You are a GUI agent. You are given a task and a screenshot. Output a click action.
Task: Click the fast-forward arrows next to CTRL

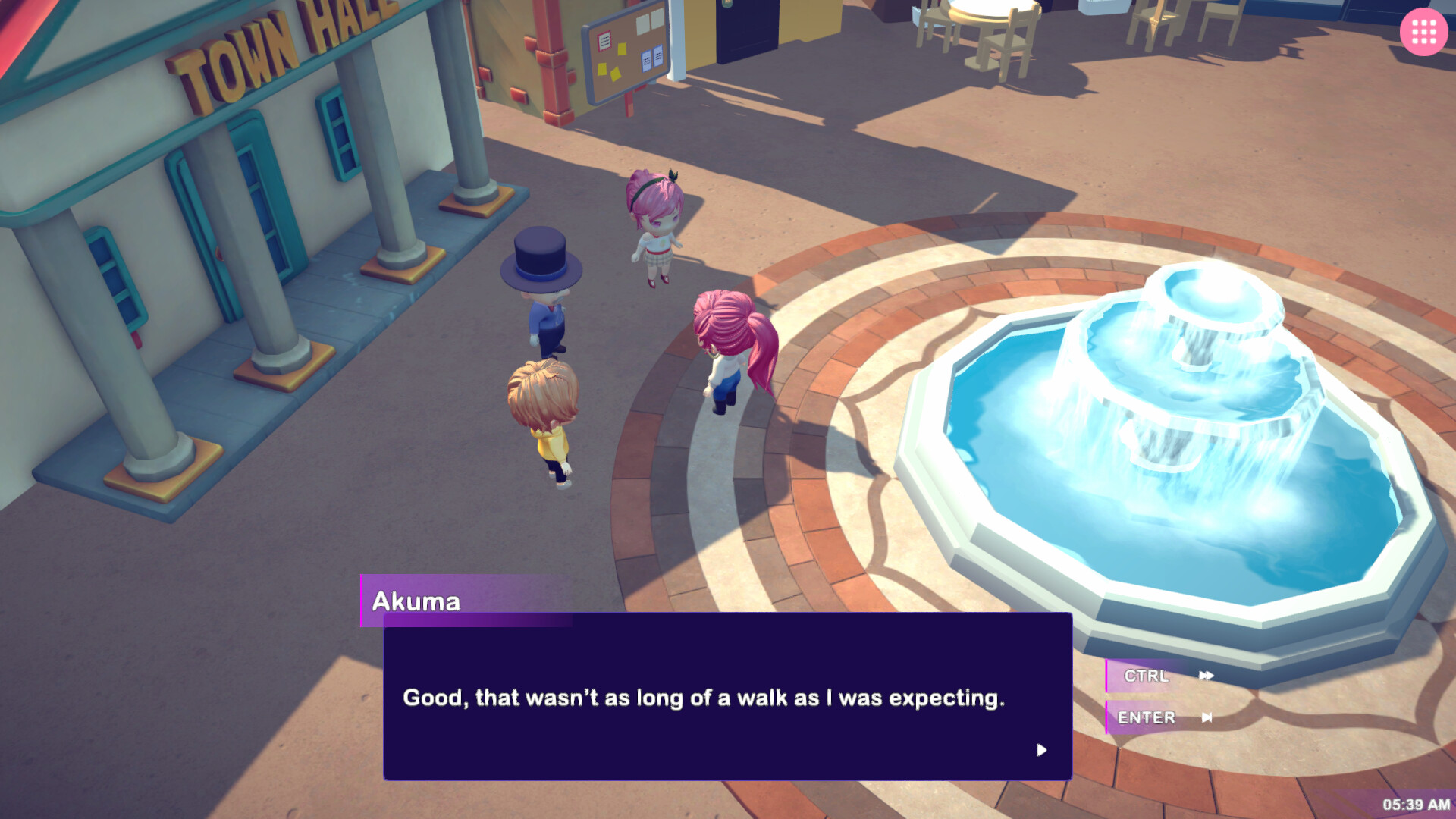point(1206,676)
